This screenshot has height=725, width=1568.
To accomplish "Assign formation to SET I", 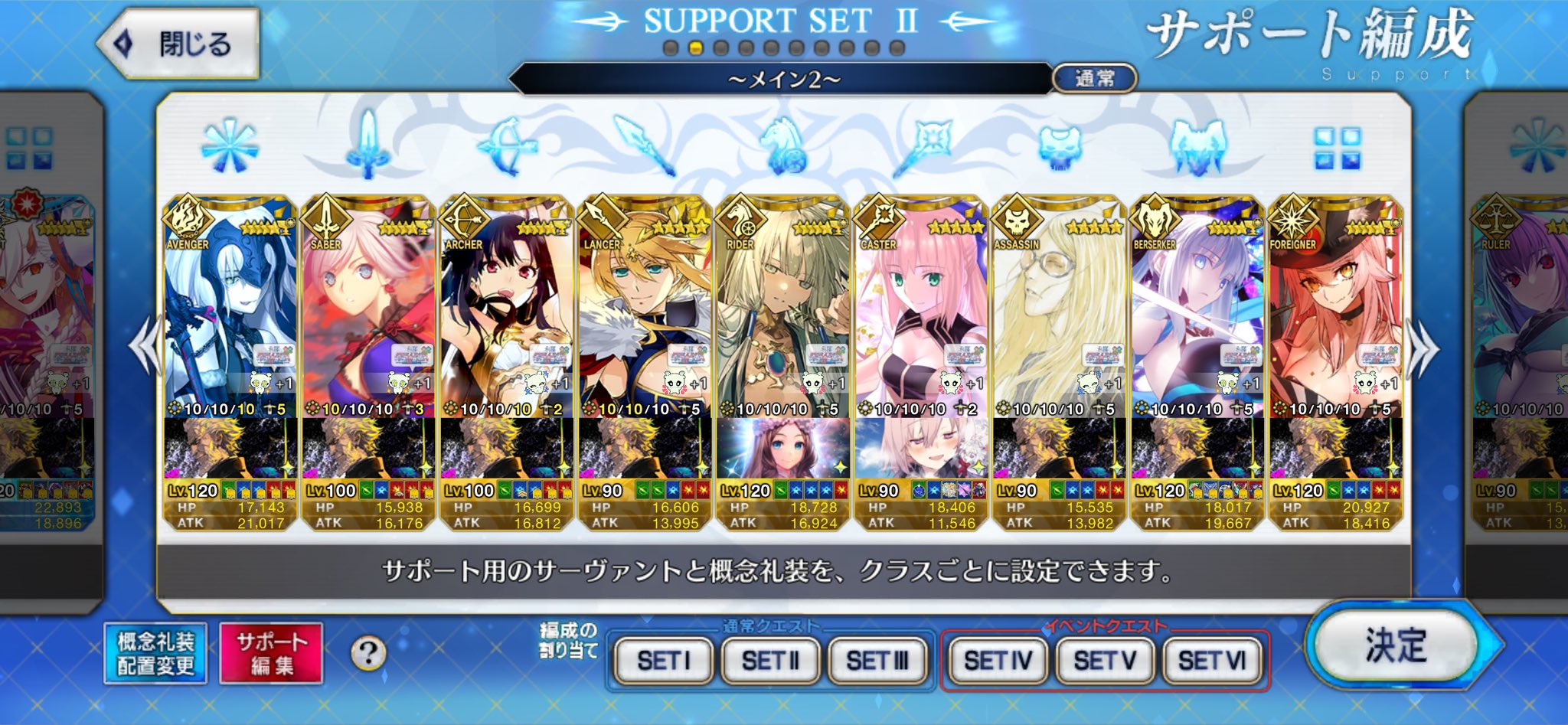I will [x=663, y=660].
